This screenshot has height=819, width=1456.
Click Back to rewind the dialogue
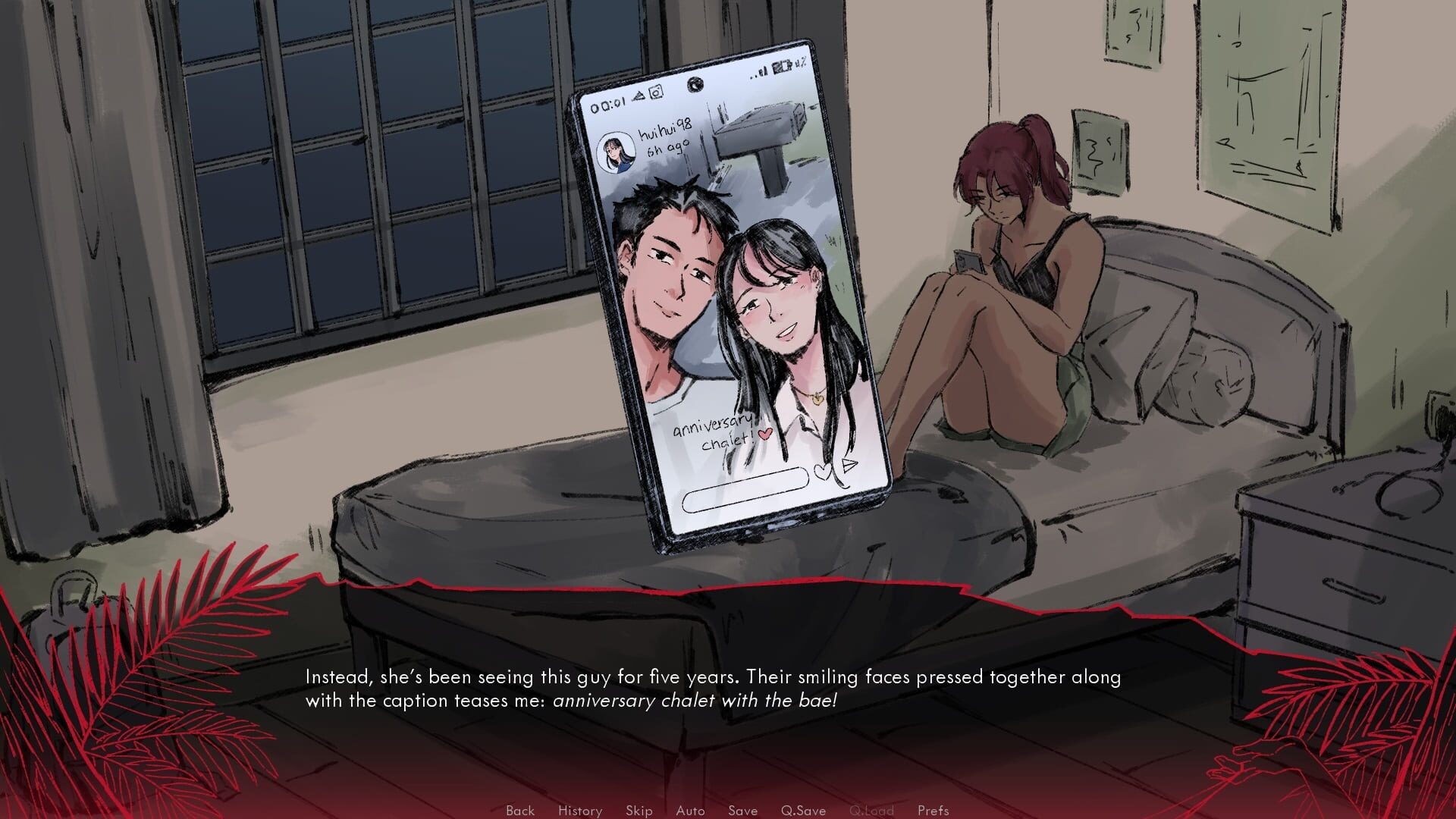pos(520,810)
